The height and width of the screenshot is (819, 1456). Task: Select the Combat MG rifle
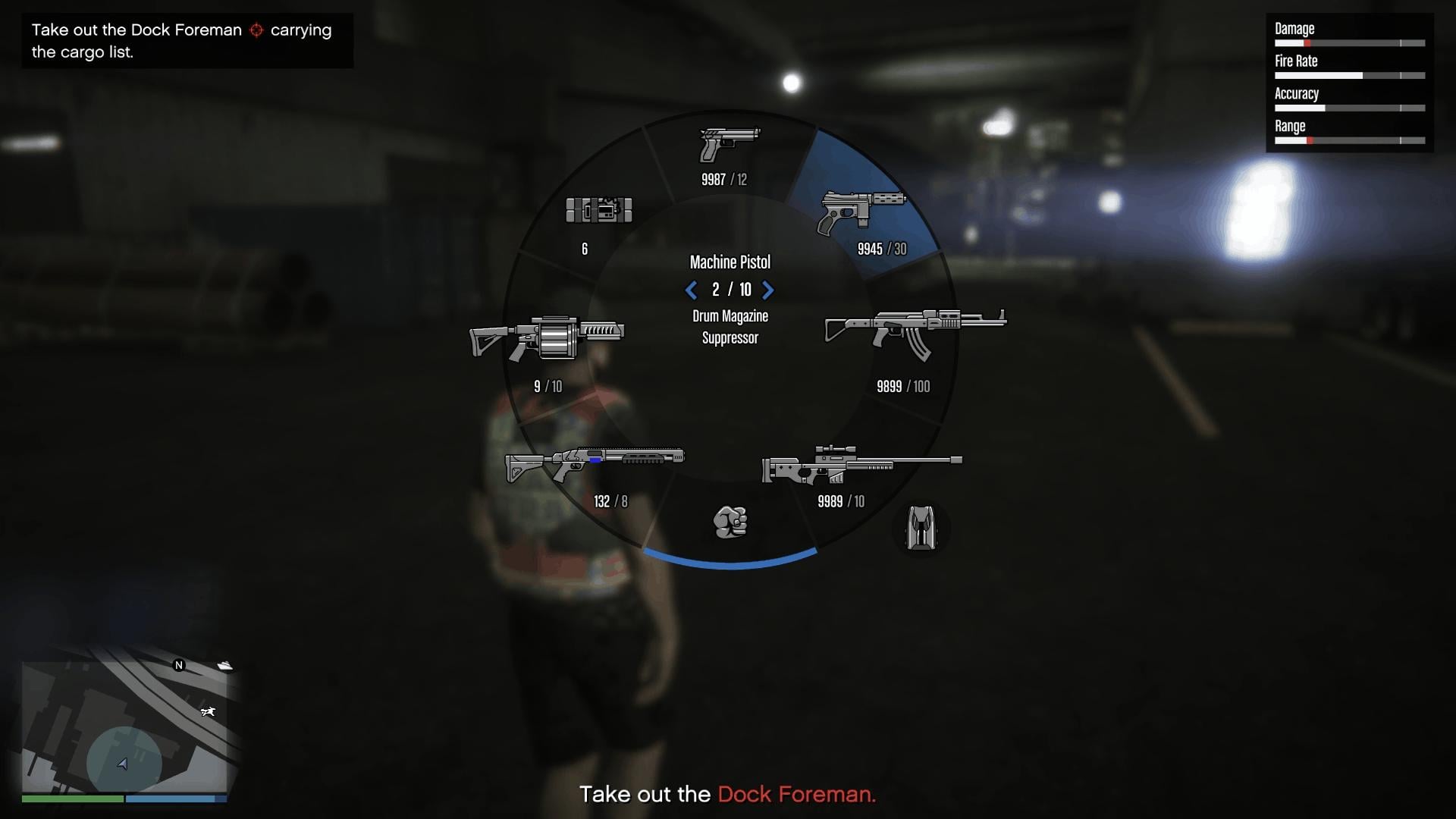click(914, 330)
